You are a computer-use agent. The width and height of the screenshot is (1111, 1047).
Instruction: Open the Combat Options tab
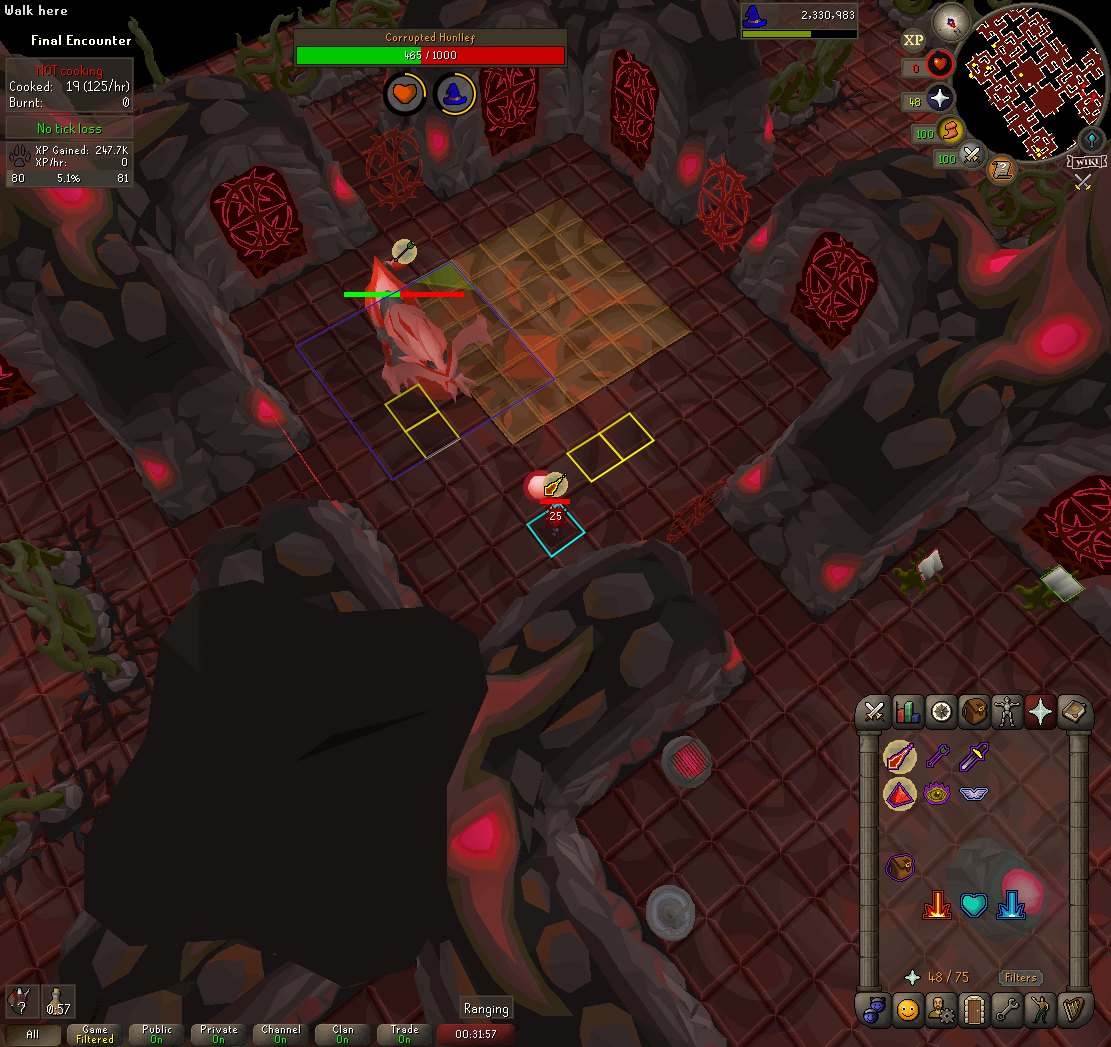875,712
